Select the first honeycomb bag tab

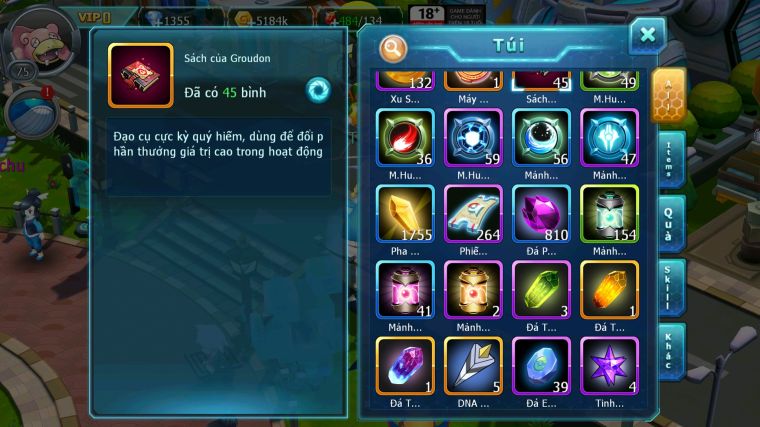click(x=668, y=95)
